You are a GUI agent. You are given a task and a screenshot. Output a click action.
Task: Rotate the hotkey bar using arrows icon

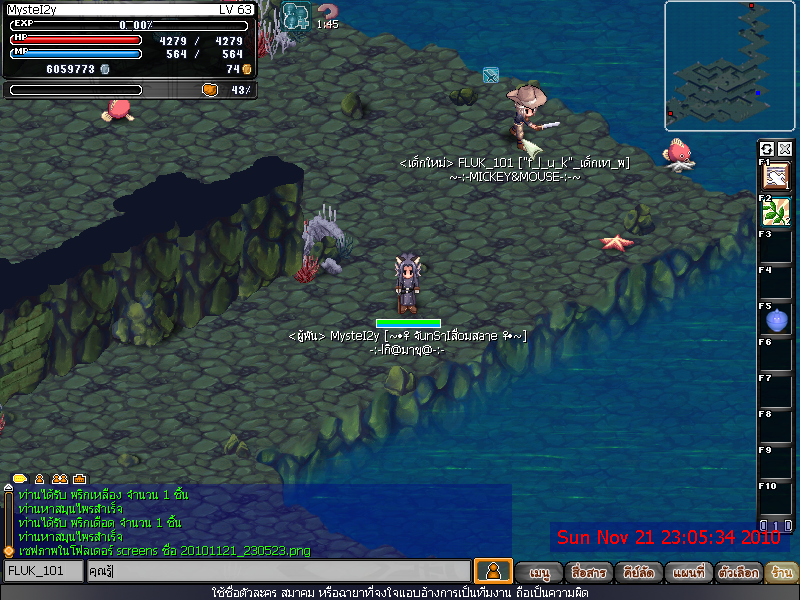click(767, 149)
